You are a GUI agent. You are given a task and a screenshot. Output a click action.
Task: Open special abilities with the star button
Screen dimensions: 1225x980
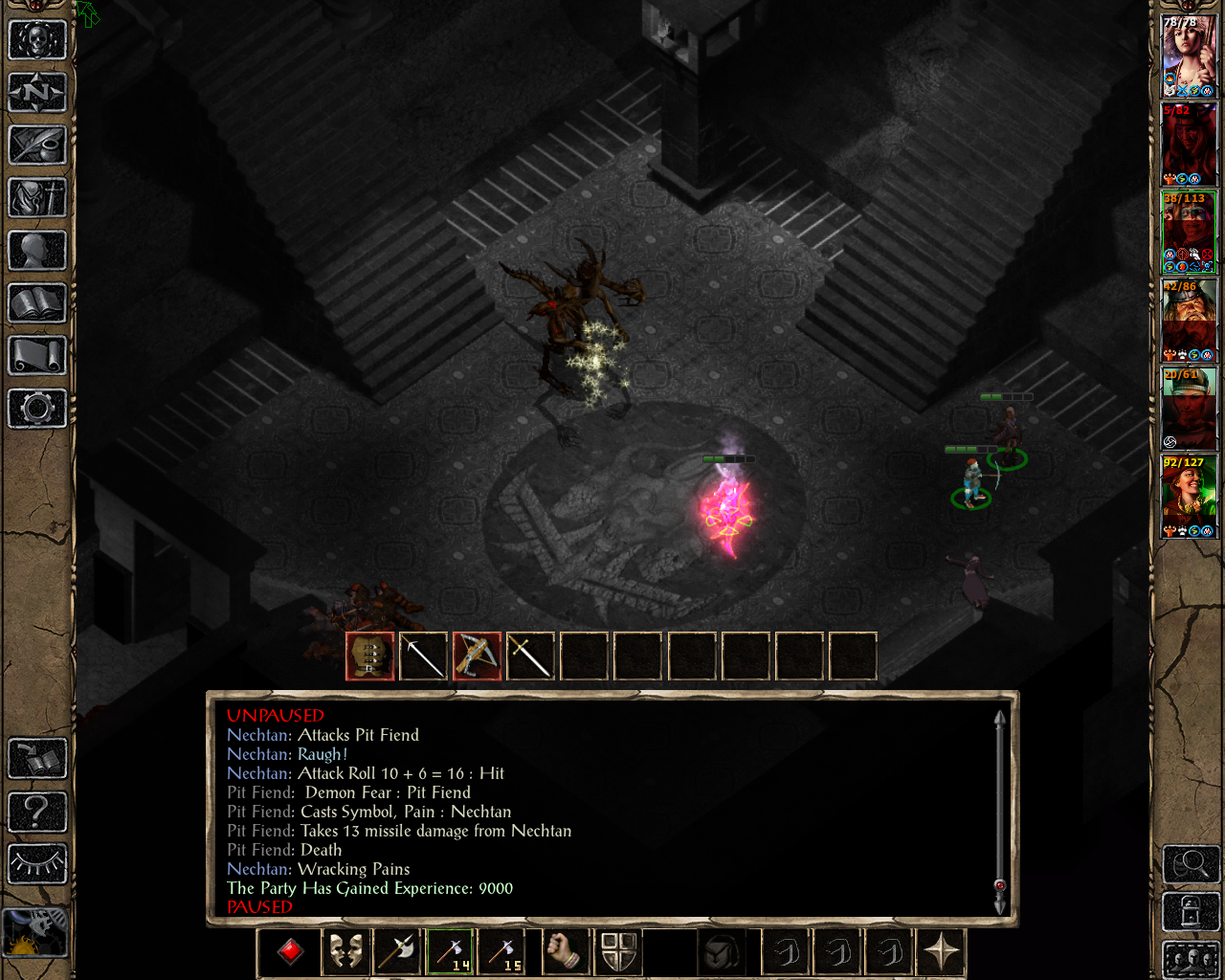[x=941, y=953]
